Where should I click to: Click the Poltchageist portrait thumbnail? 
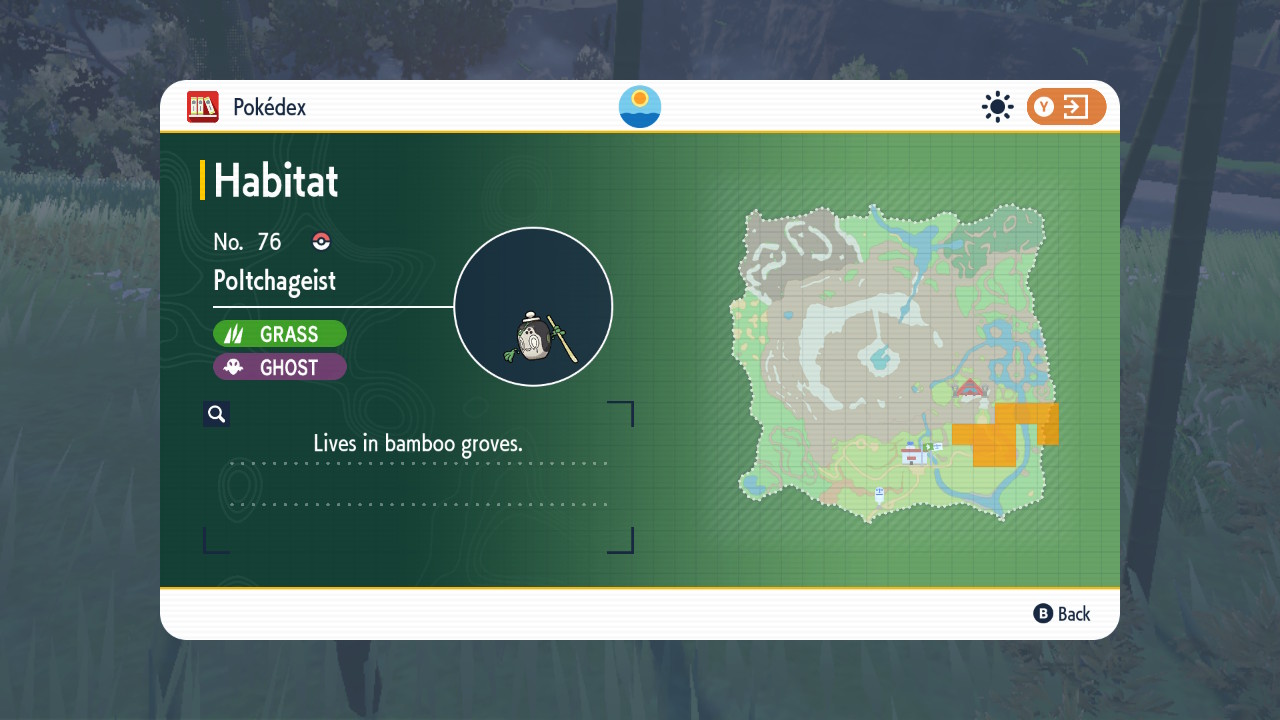[x=533, y=305]
